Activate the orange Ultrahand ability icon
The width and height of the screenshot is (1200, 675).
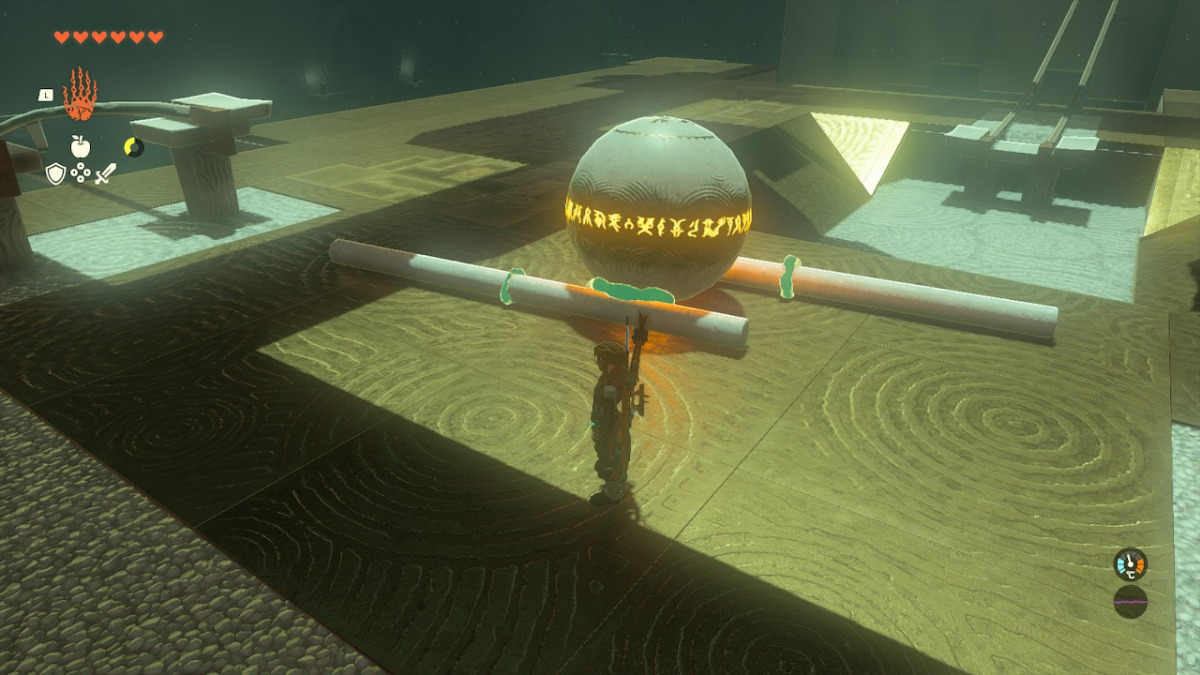pyautogui.click(x=78, y=95)
